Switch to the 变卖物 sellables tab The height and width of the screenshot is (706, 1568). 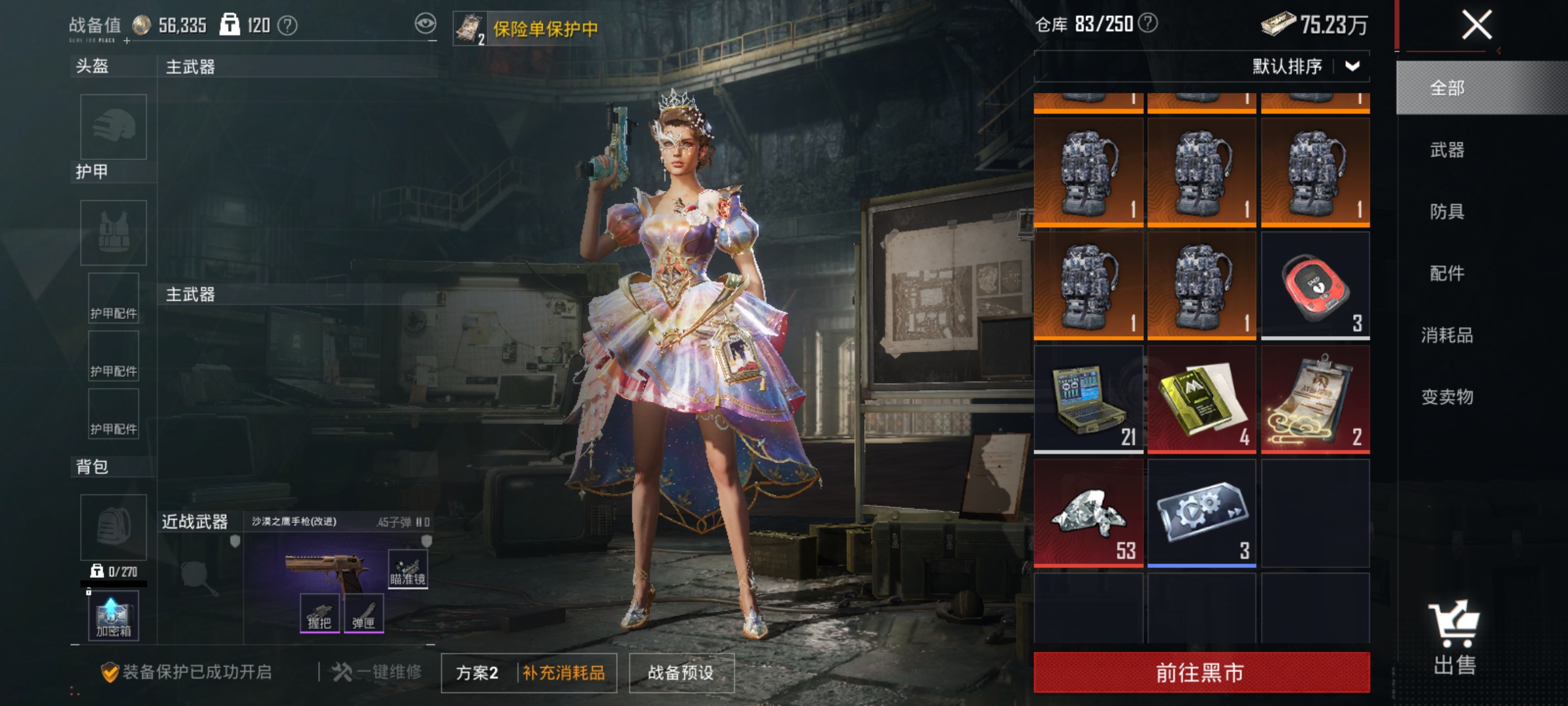tap(1447, 397)
